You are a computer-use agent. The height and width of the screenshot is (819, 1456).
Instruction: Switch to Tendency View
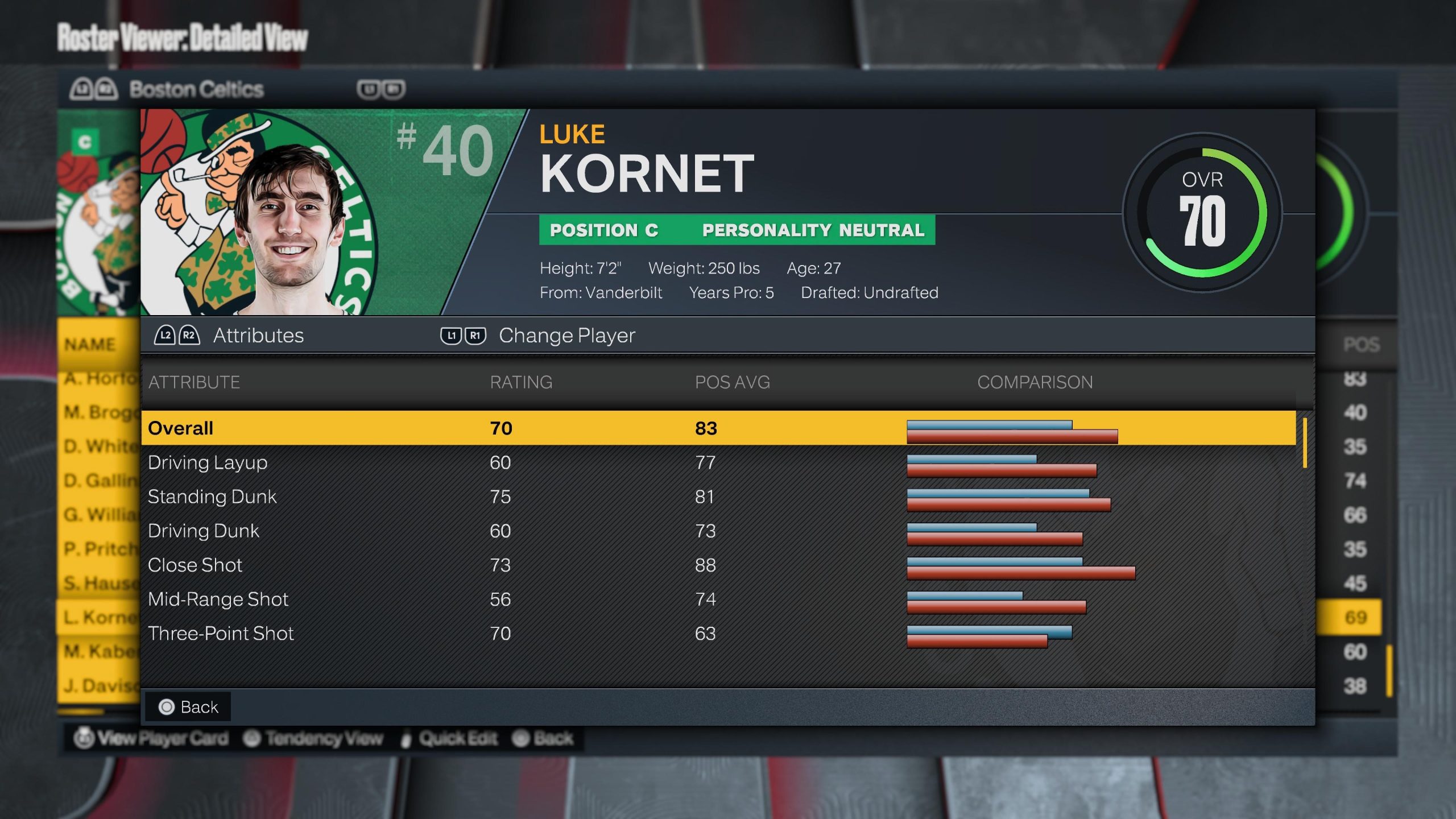313,738
